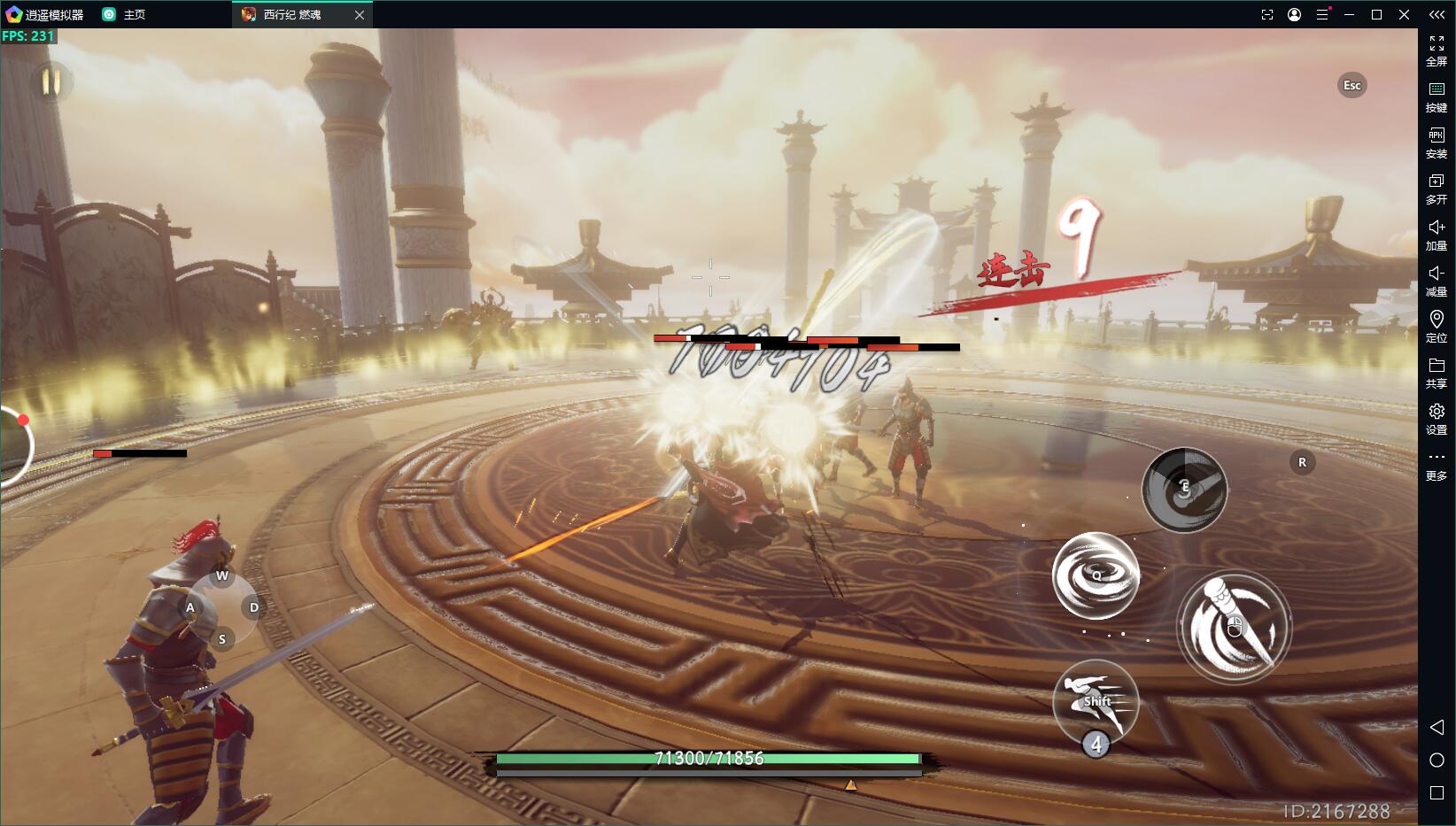The height and width of the screenshot is (826, 1456).
Task: Open the emulator key mapping panel
Action: 1436,96
